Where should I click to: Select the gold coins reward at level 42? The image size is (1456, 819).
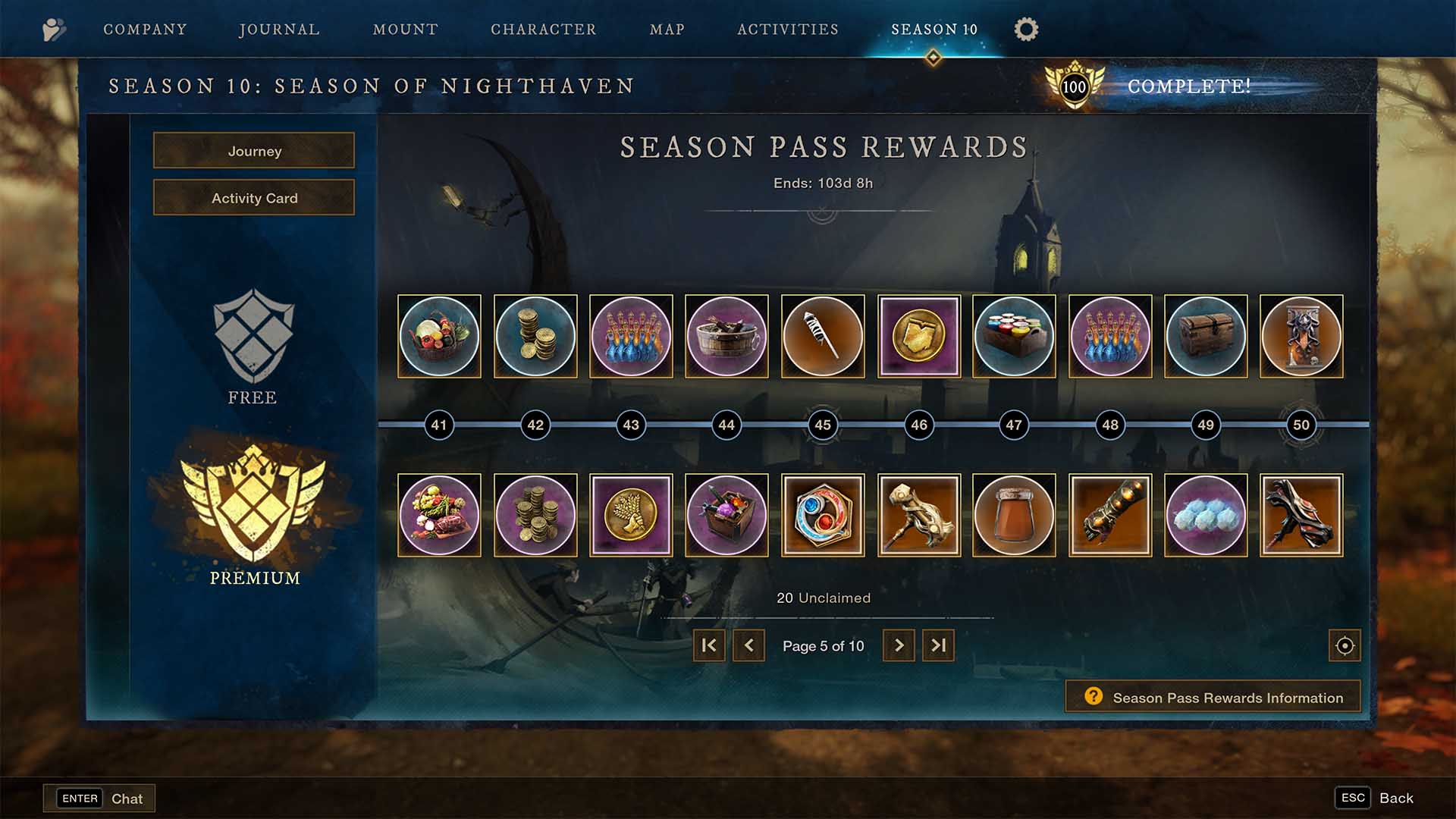tap(535, 336)
